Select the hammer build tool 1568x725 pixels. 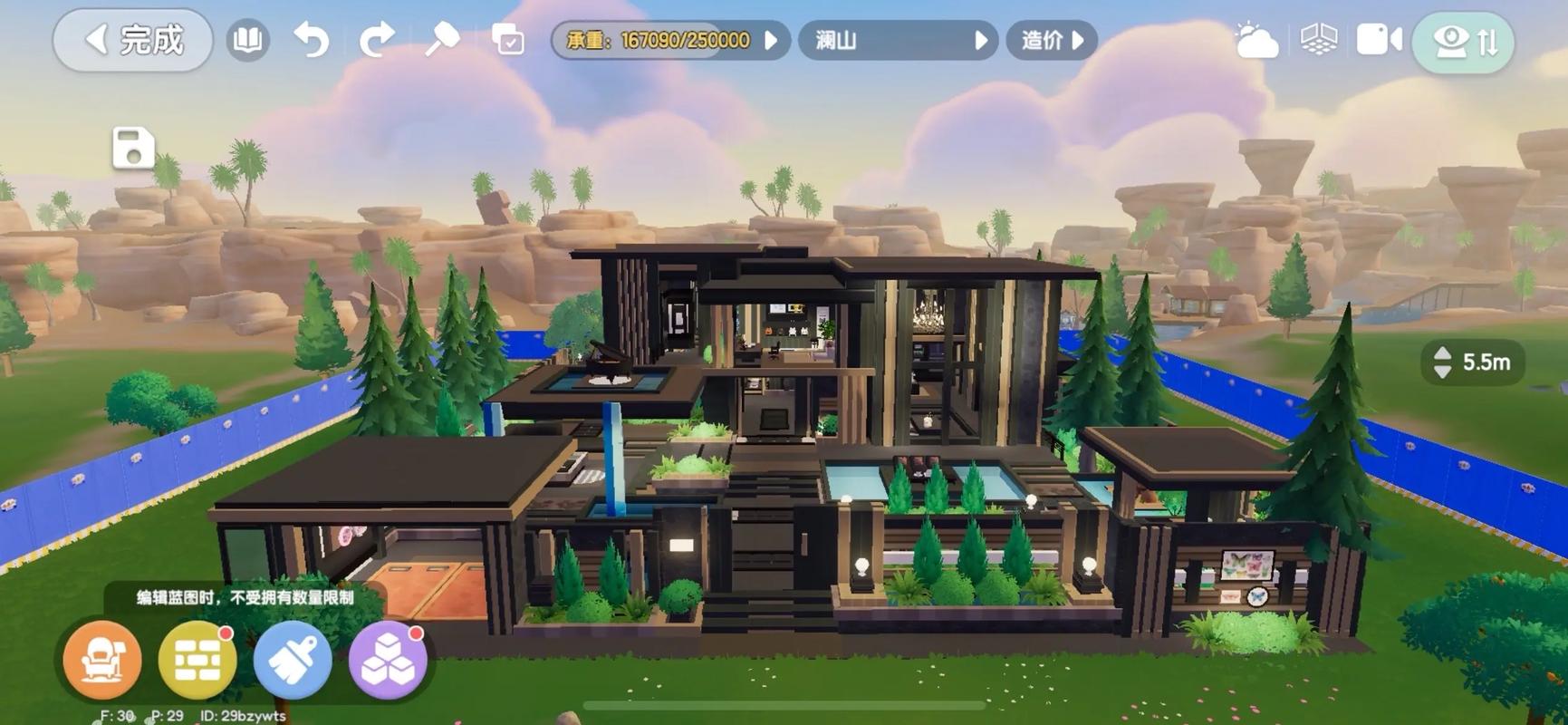pyautogui.click(x=442, y=41)
